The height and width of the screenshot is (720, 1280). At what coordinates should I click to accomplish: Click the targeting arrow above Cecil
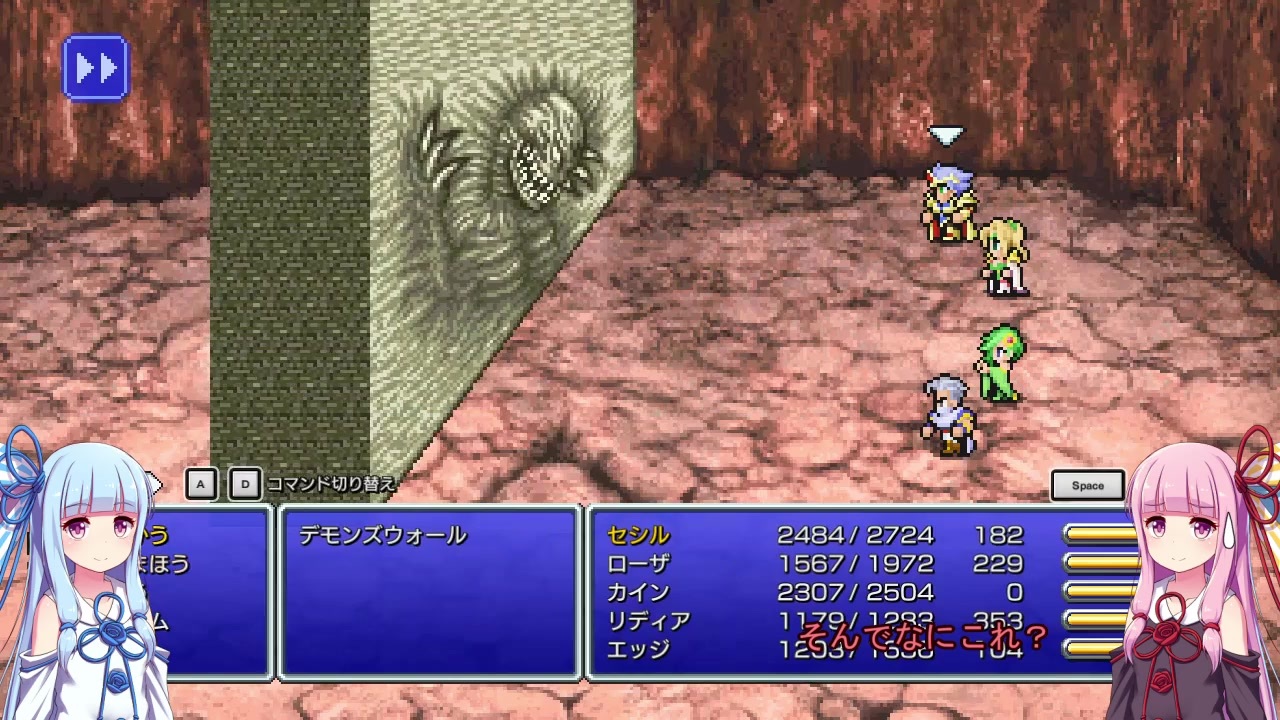click(x=946, y=134)
